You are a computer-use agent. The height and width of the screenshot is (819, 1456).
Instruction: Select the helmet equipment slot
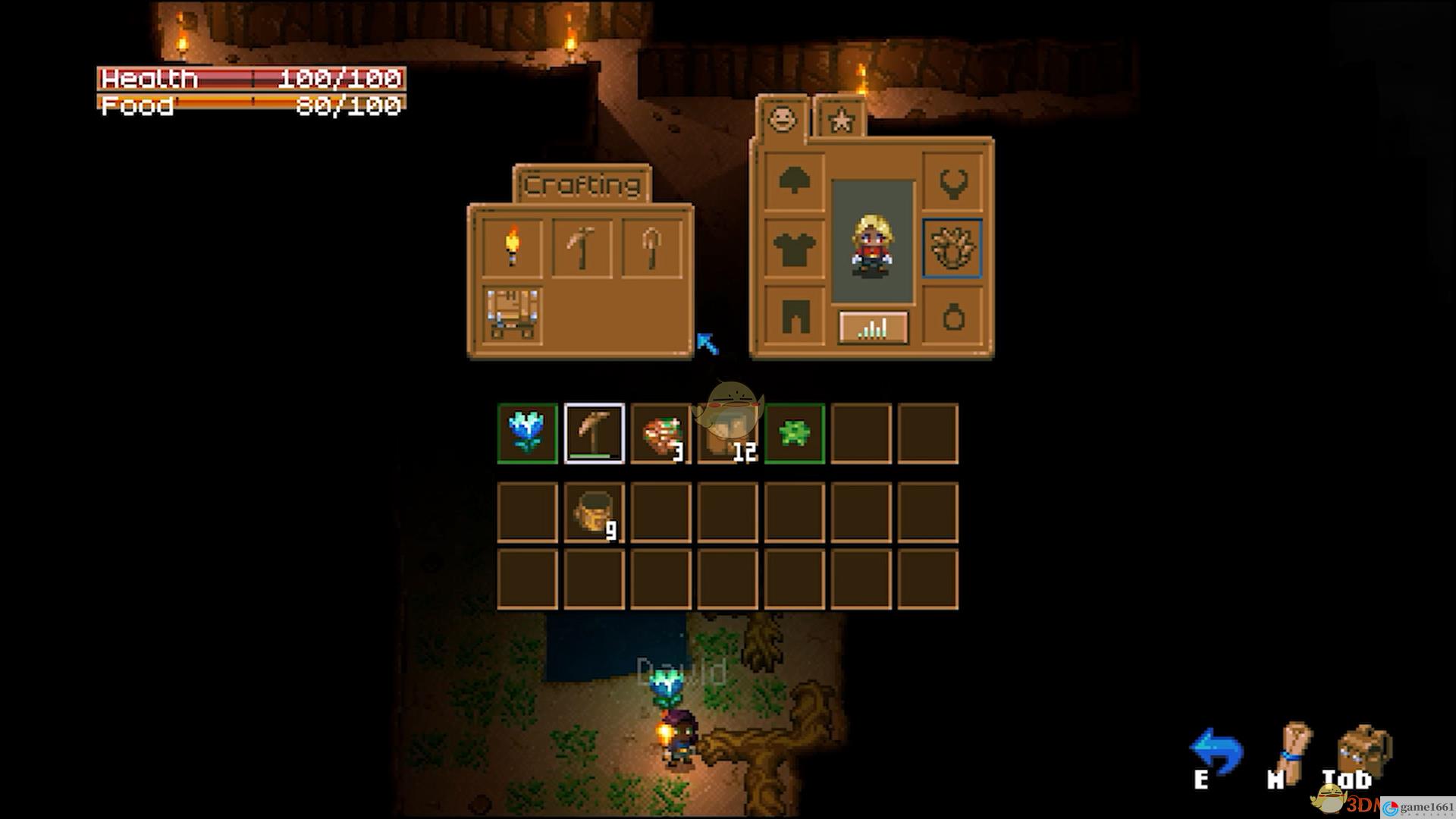coord(794,180)
